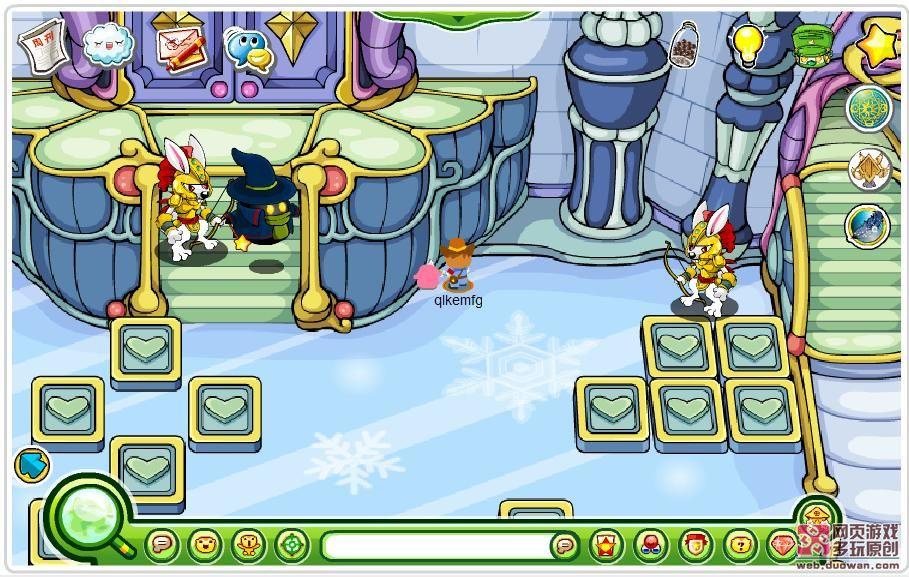Open the emoticon face button
This screenshot has height=577, width=909.
(x=204, y=546)
